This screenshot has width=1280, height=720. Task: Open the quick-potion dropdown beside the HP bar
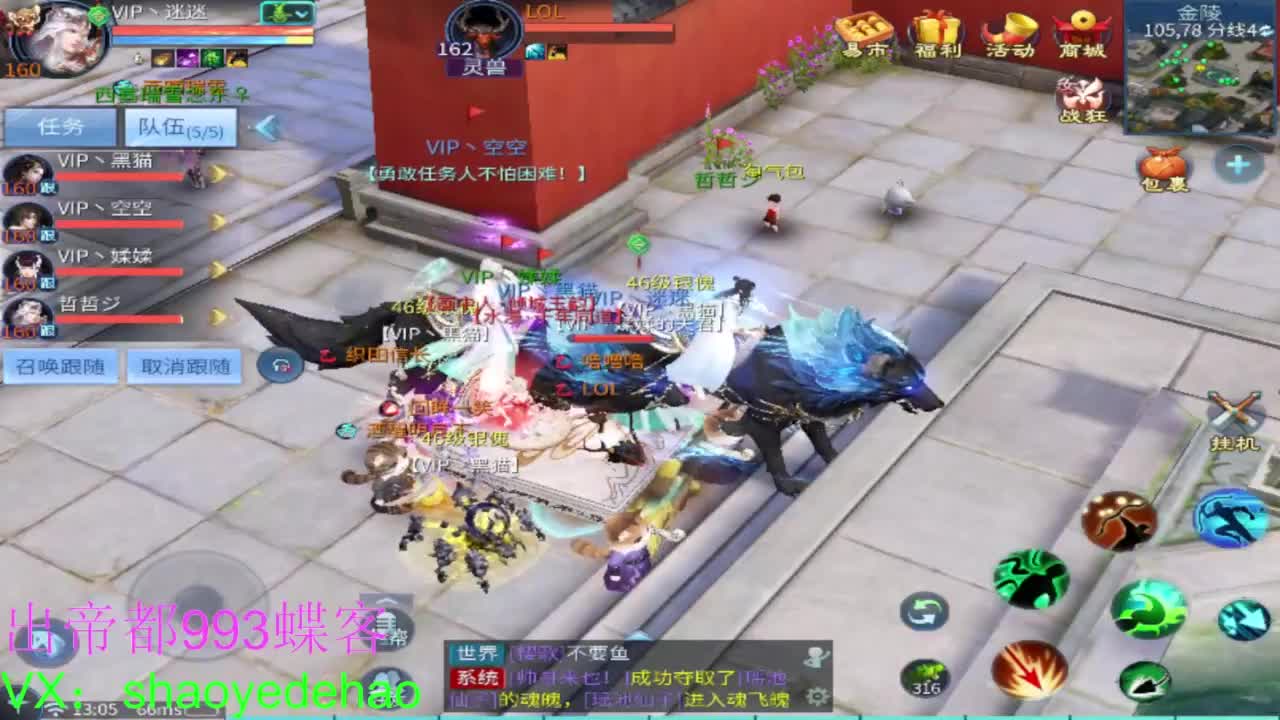[287, 15]
